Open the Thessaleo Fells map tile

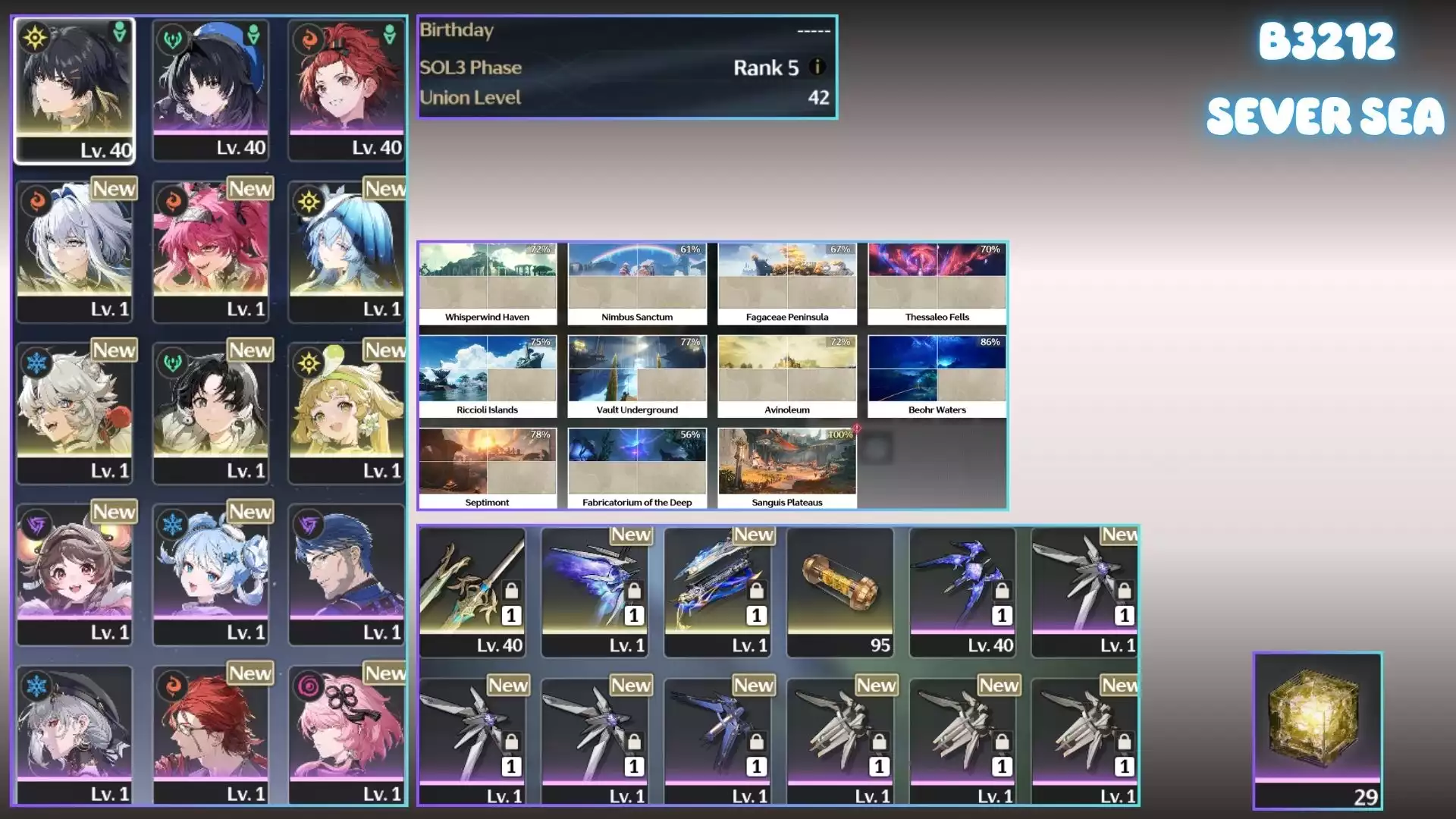tap(937, 284)
